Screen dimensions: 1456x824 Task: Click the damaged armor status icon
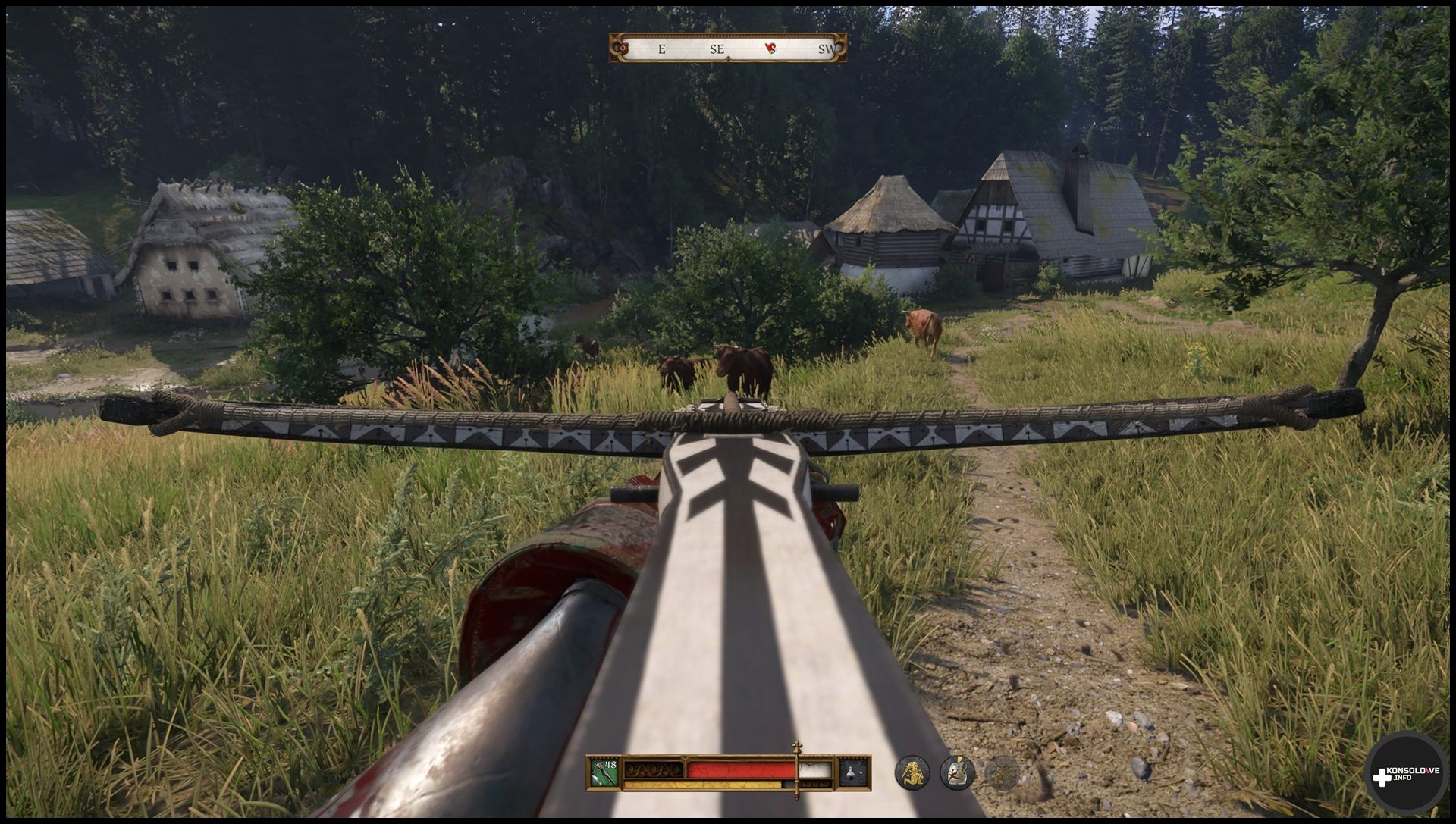[958, 772]
